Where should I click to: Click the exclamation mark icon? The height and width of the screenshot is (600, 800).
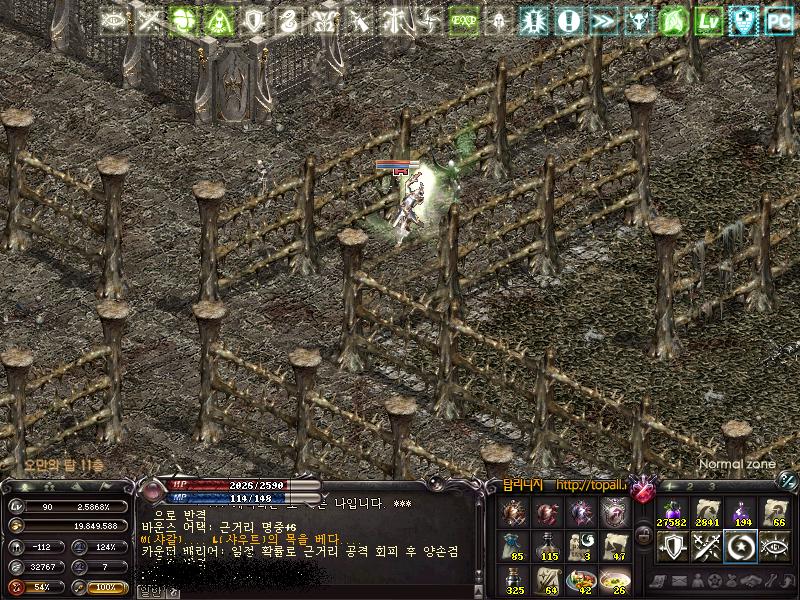[568, 19]
